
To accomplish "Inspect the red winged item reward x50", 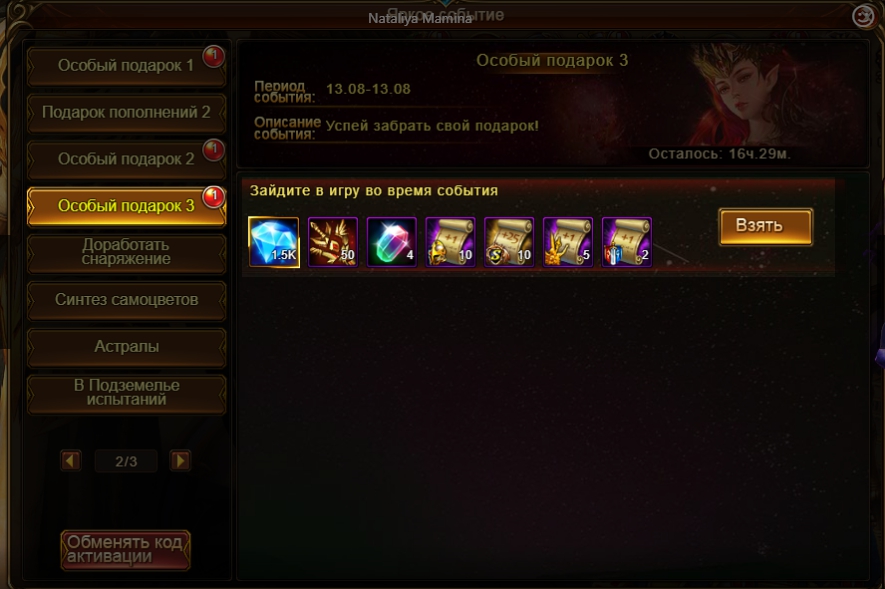I will 333,243.
